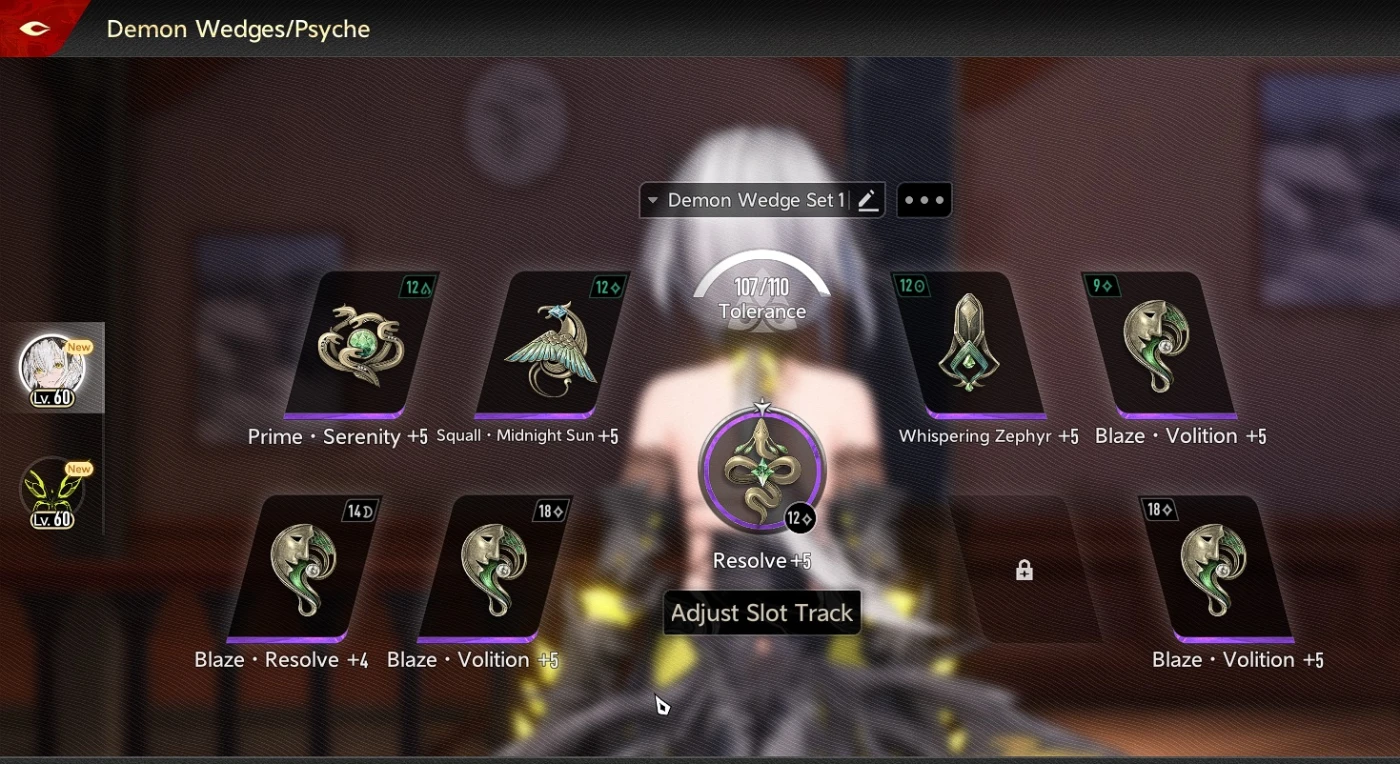This screenshot has height=764, width=1400.
Task: Select the Squall Midnight Sun +5 wedge
Action: coord(550,344)
